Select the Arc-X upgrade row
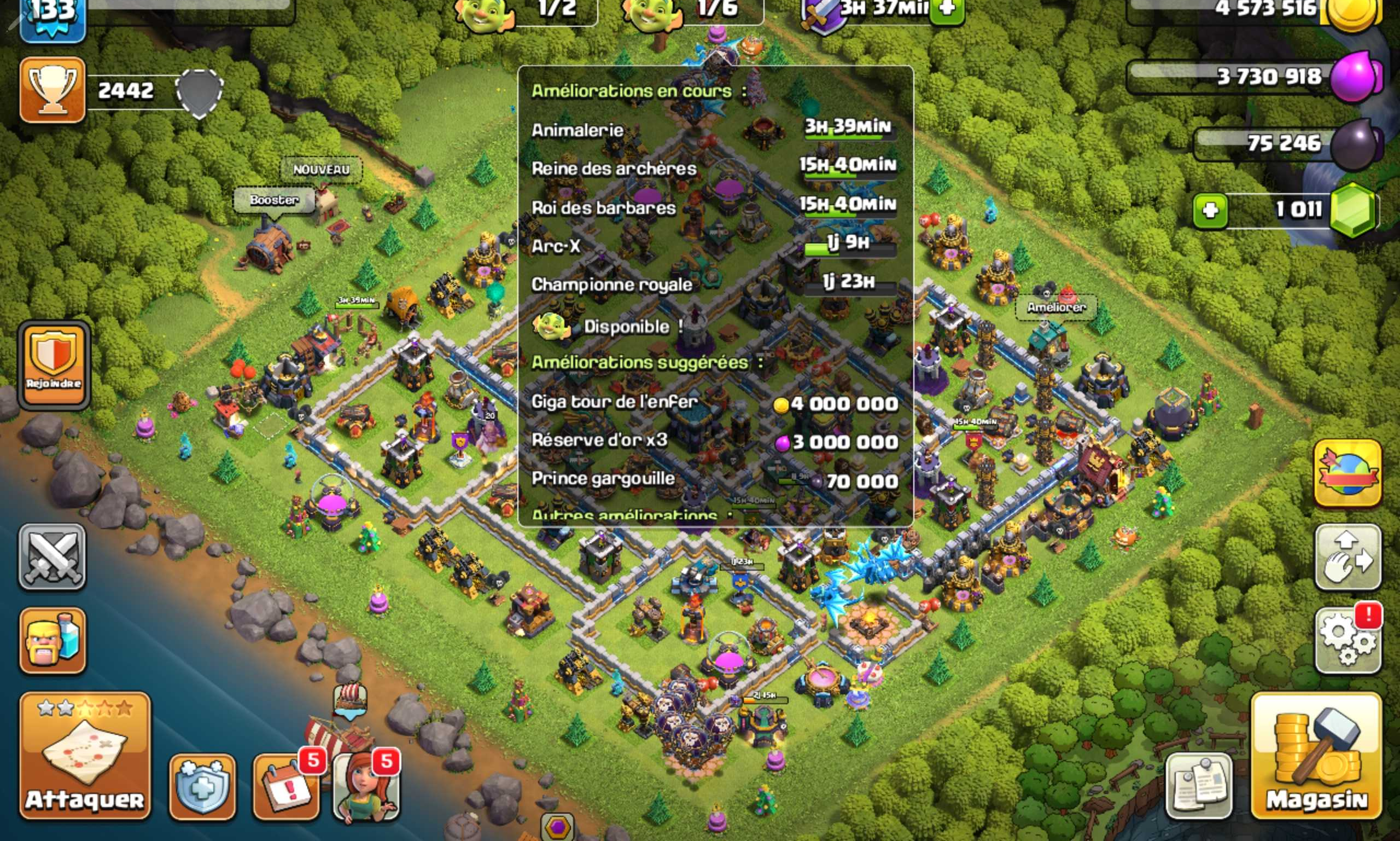This screenshot has height=841, width=1400. point(714,246)
